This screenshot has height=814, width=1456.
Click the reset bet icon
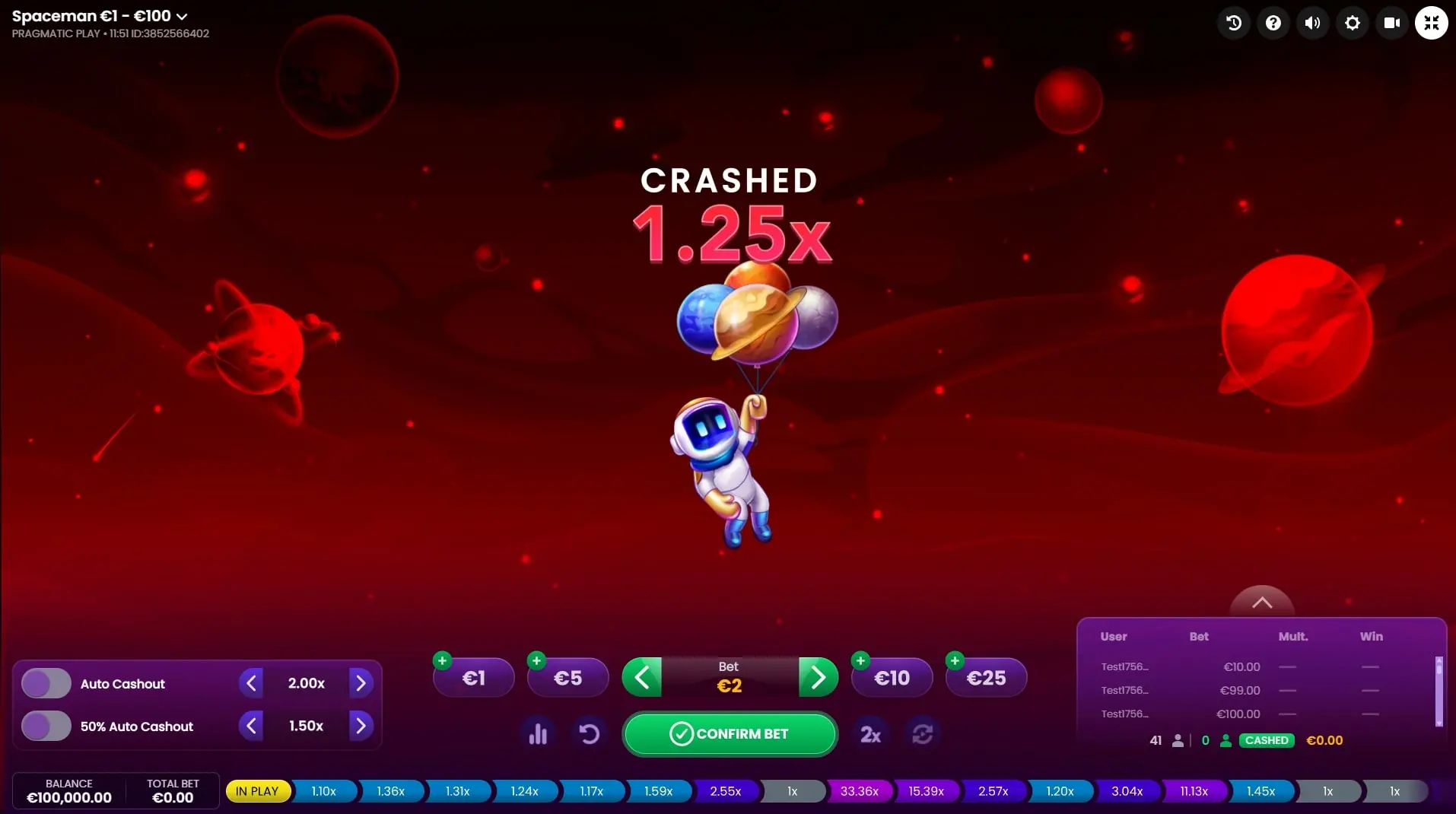[589, 733]
